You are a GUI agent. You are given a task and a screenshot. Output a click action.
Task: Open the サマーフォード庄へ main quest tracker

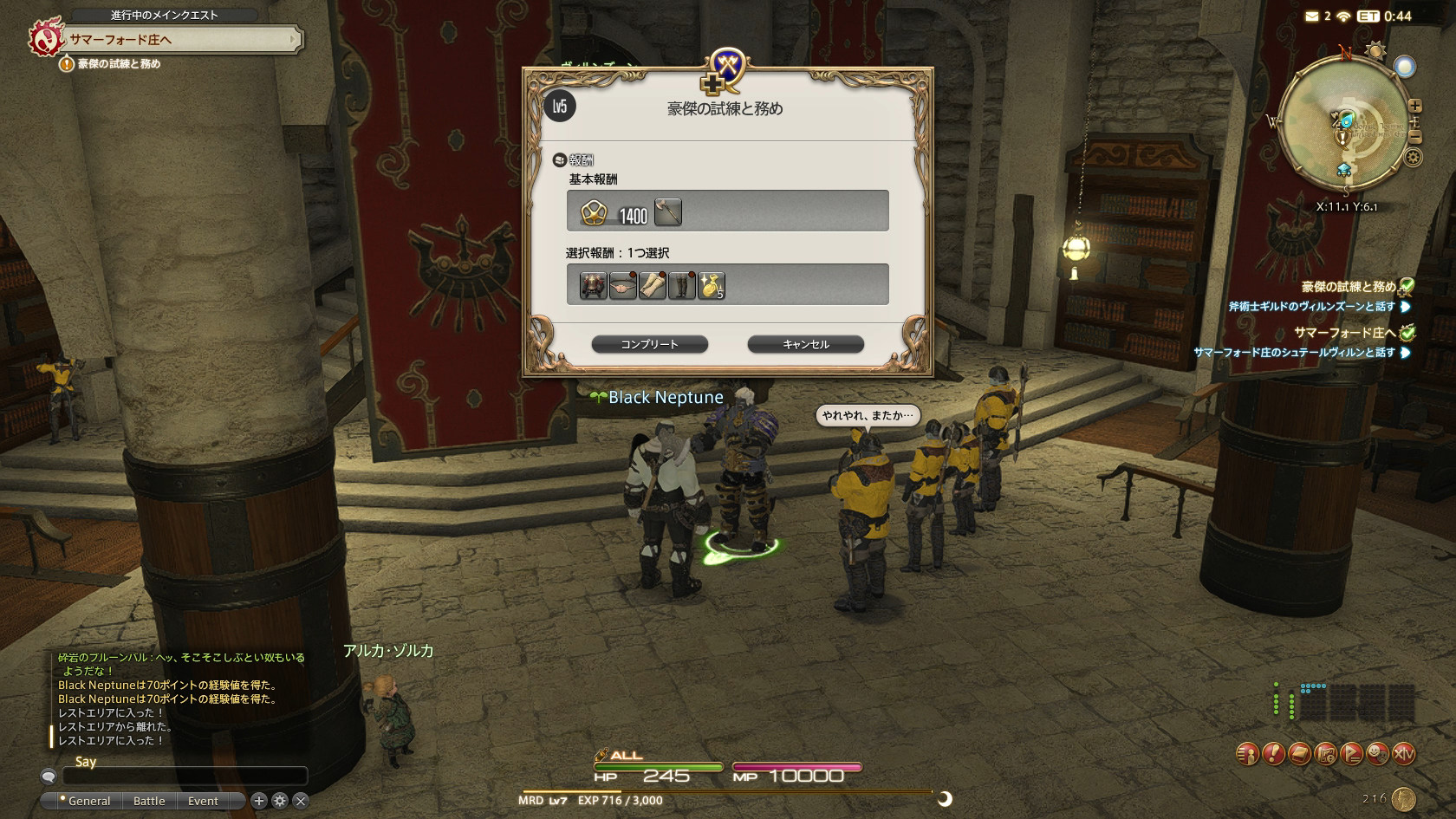click(x=182, y=39)
